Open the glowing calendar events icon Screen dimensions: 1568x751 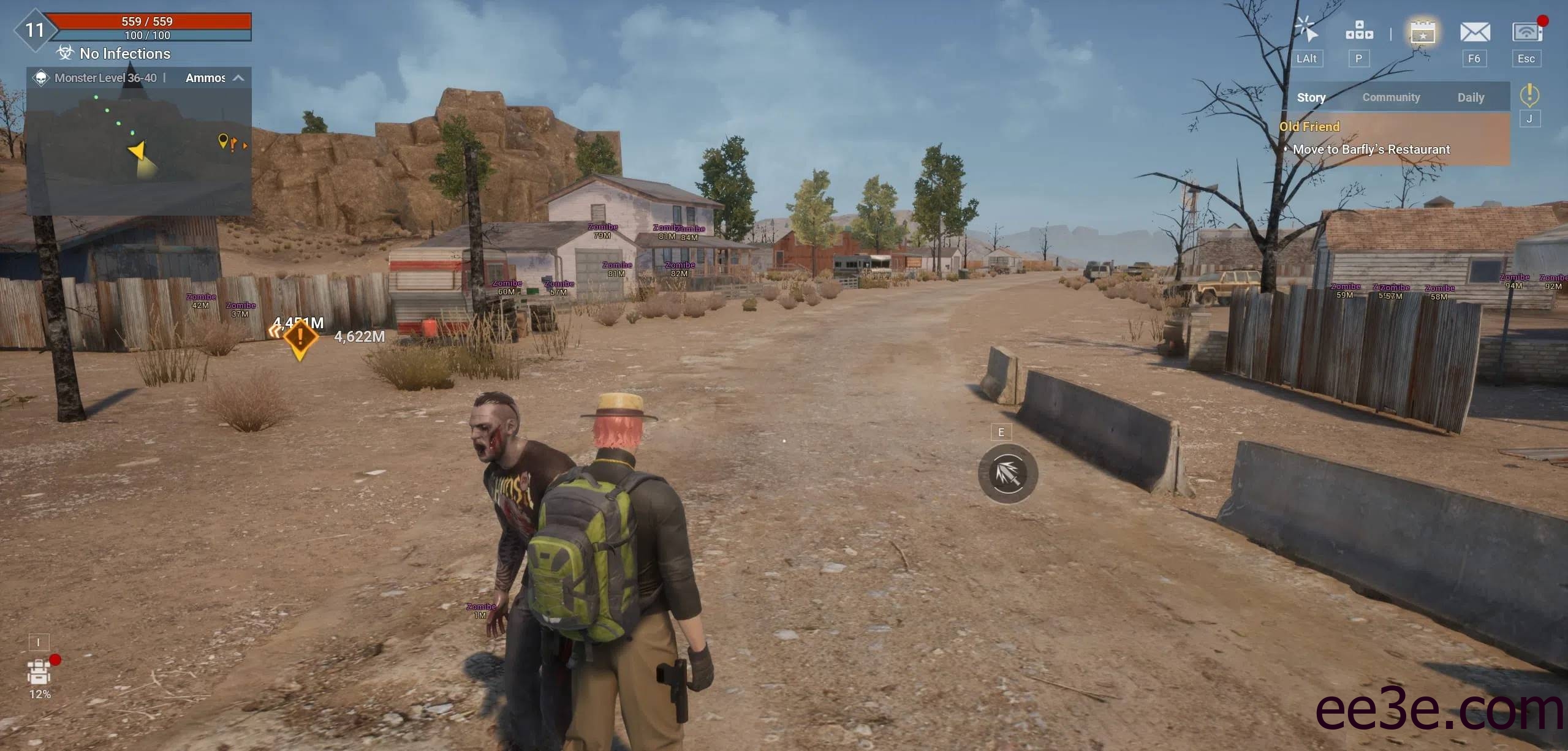[1422, 32]
